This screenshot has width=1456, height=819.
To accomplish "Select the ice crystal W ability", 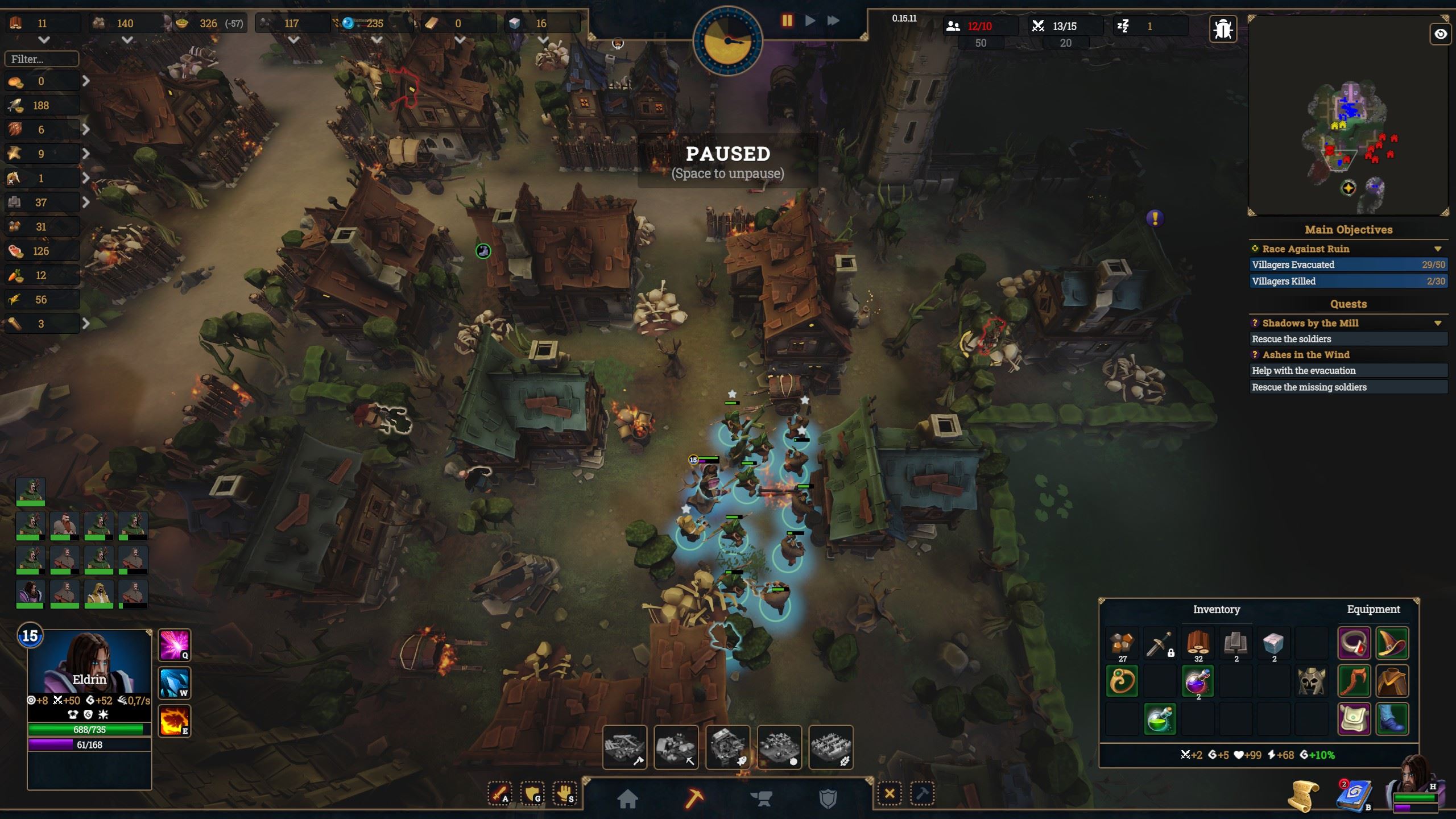I will 174,682.
